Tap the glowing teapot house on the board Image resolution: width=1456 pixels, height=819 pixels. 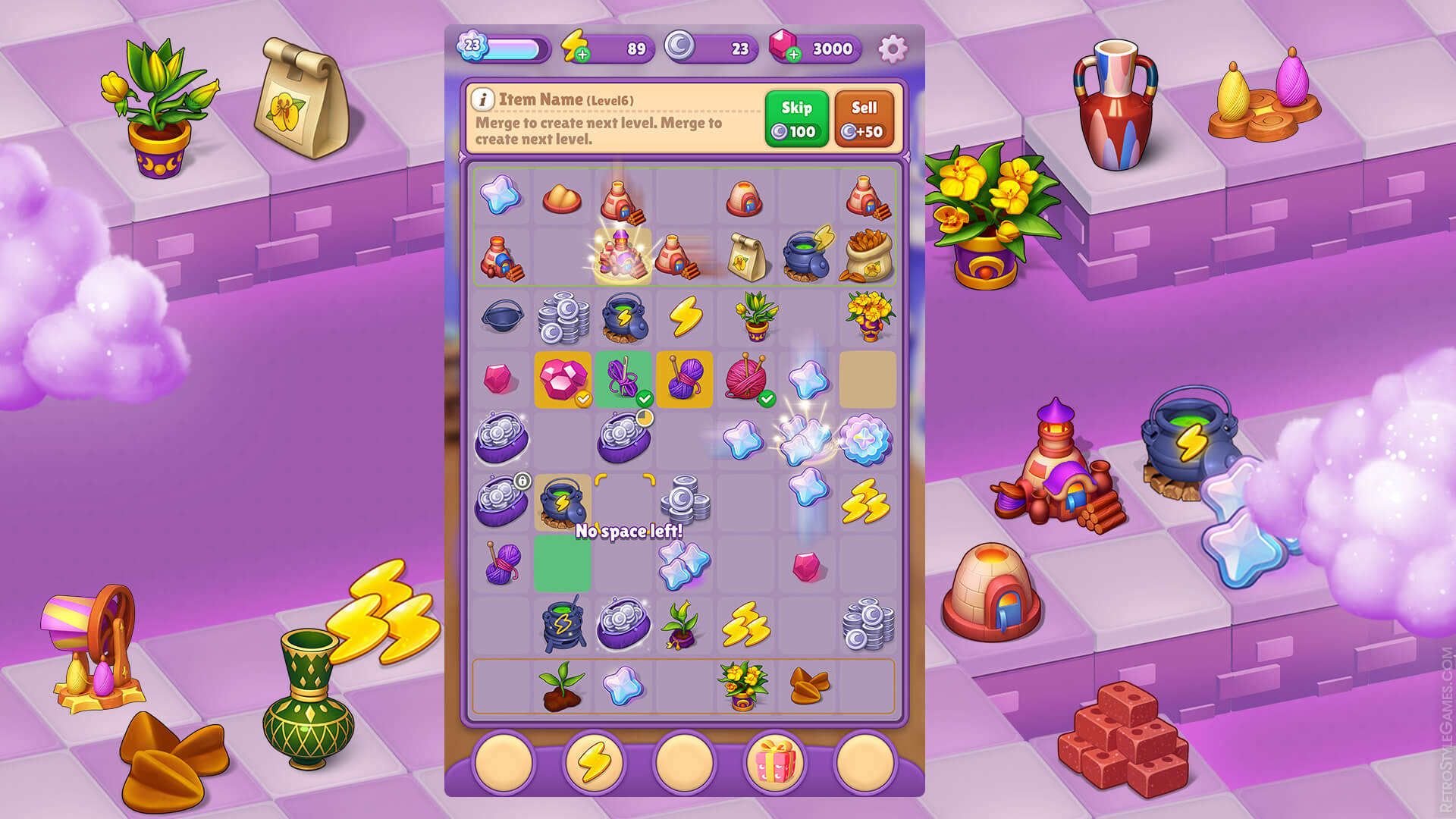point(623,256)
